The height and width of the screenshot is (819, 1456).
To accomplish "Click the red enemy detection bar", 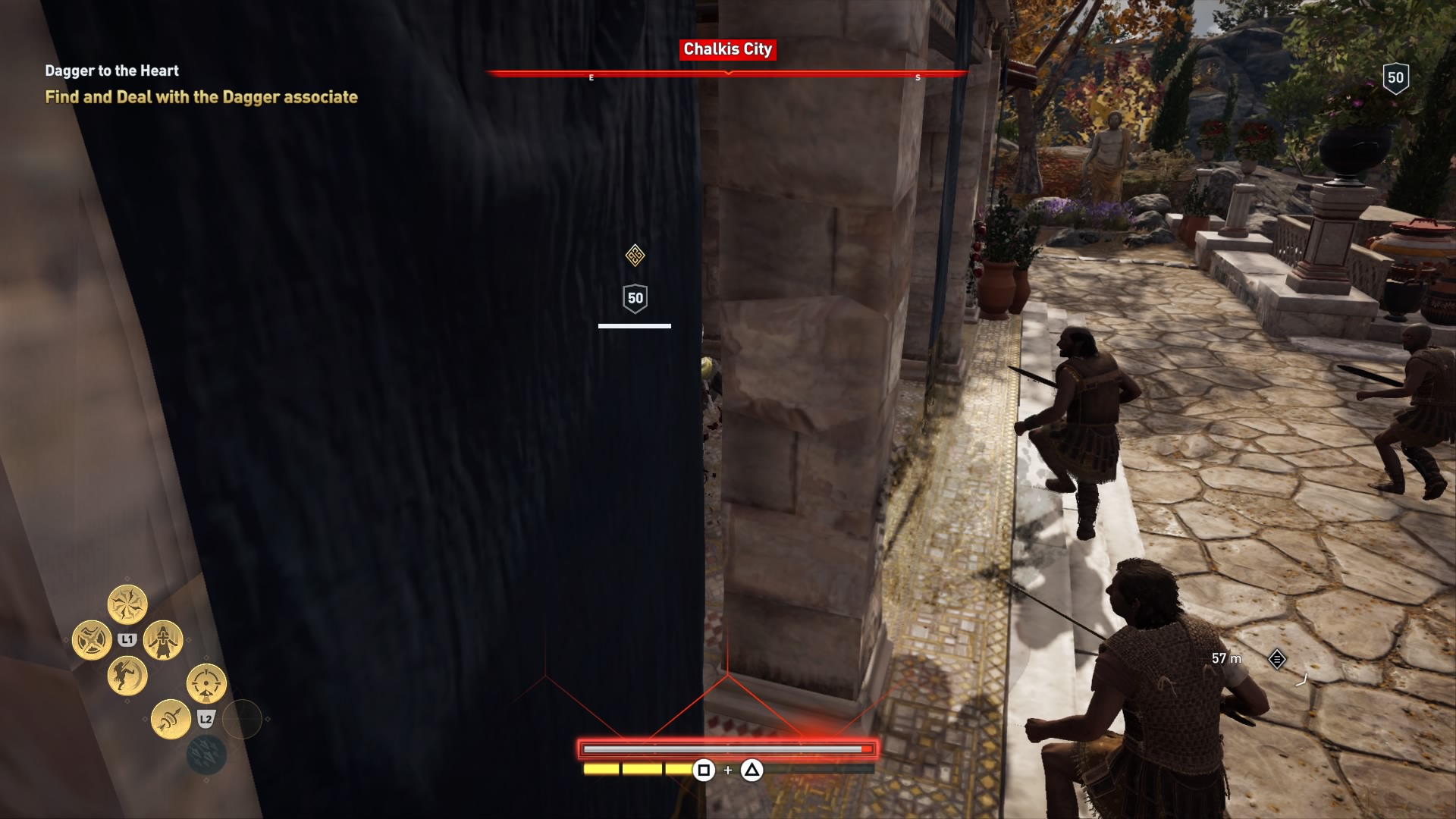I will [728, 748].
